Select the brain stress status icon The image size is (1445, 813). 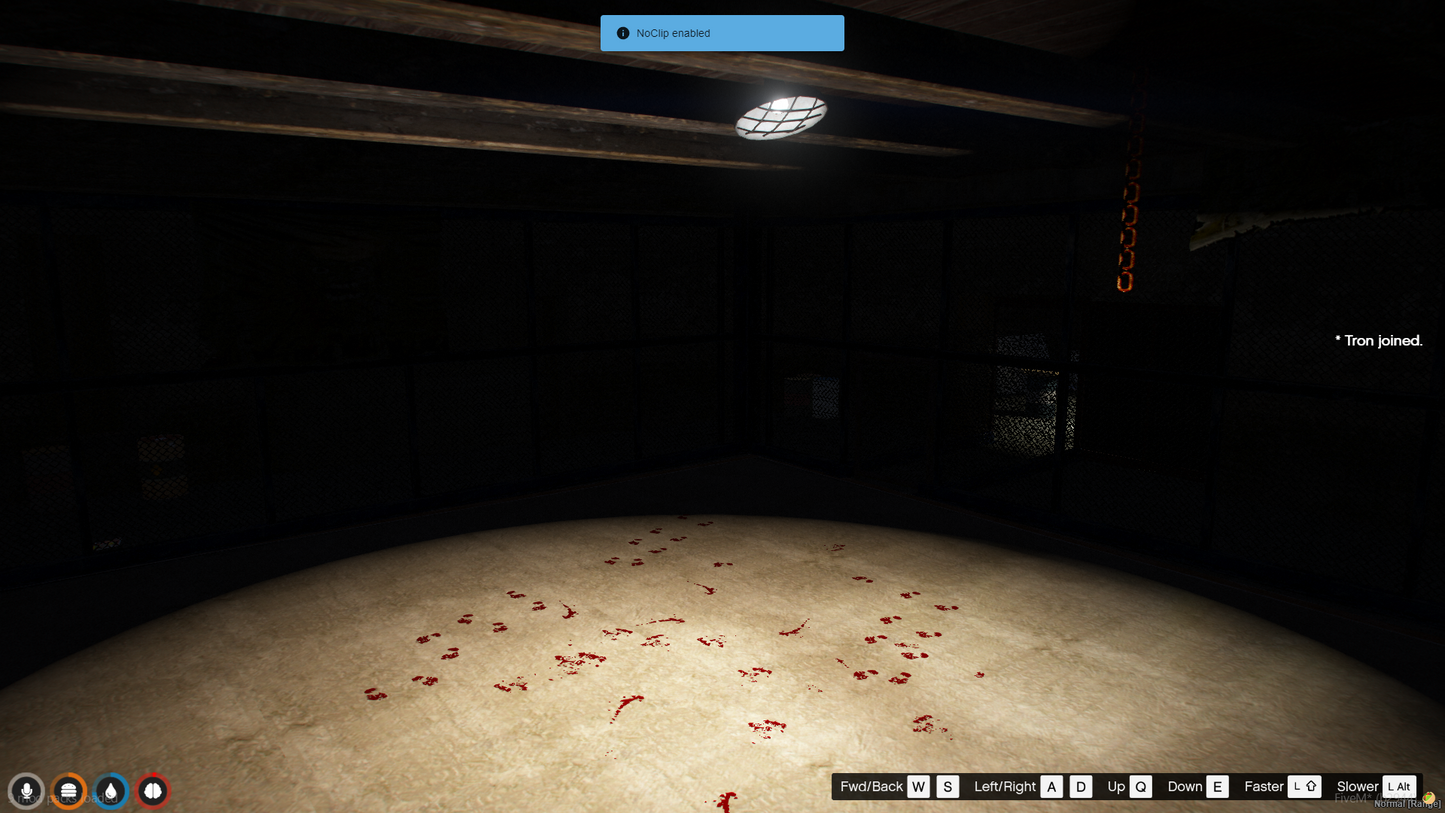[x=153, y=791]
